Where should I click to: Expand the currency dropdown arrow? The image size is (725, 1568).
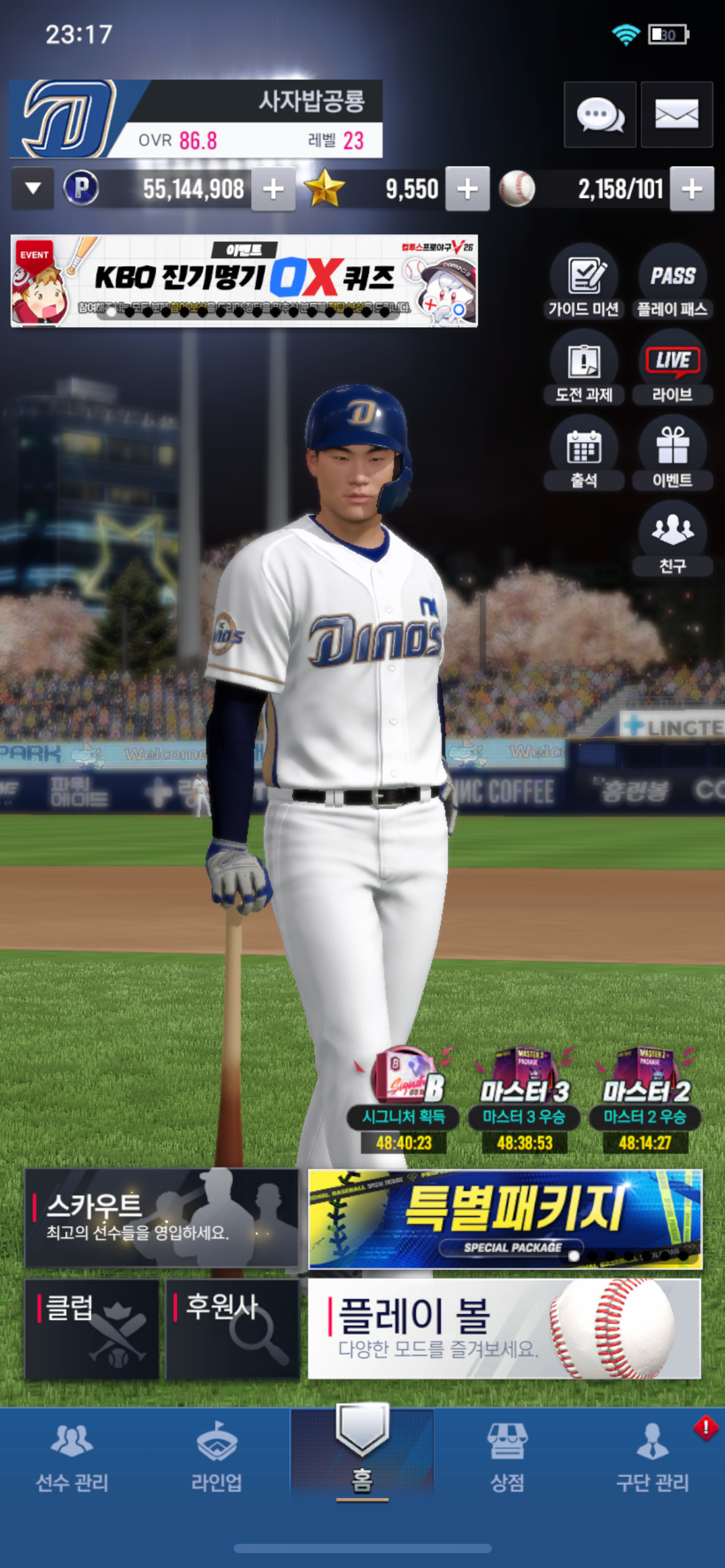(x=33, y=188)
